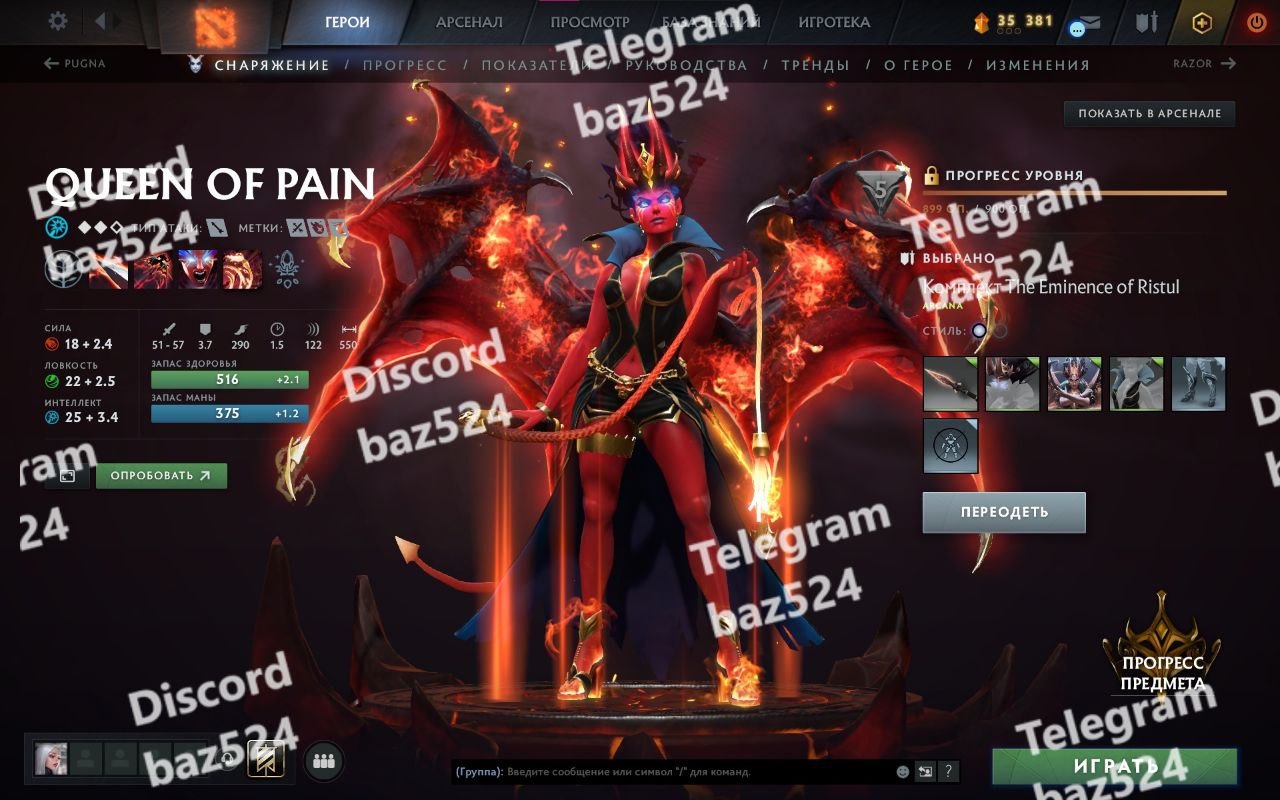Click the Переодеть button
The image size is (1280, 800).
[1004, 512]
